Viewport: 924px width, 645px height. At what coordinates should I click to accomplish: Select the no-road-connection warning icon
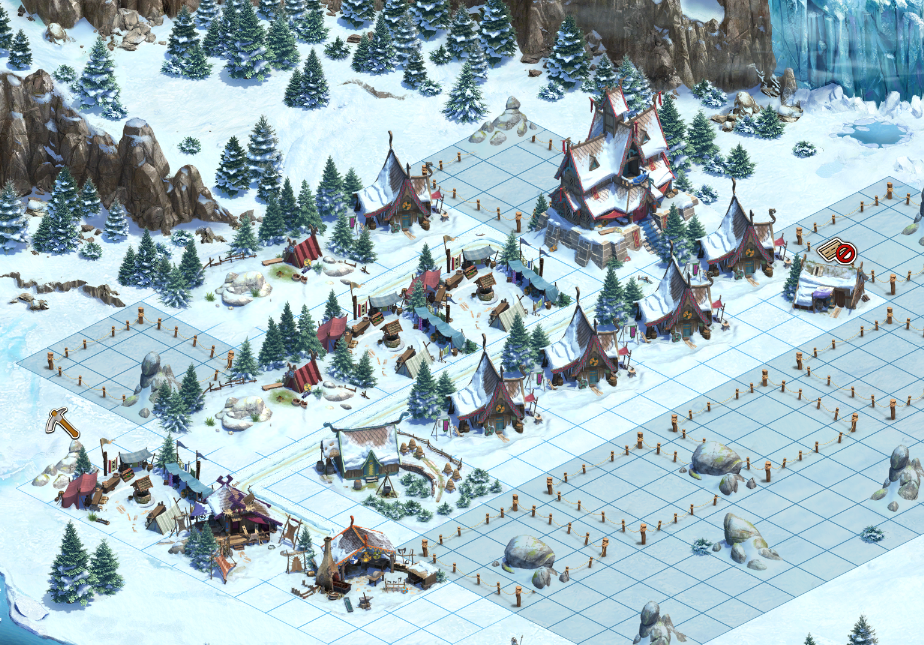[837, 252]
